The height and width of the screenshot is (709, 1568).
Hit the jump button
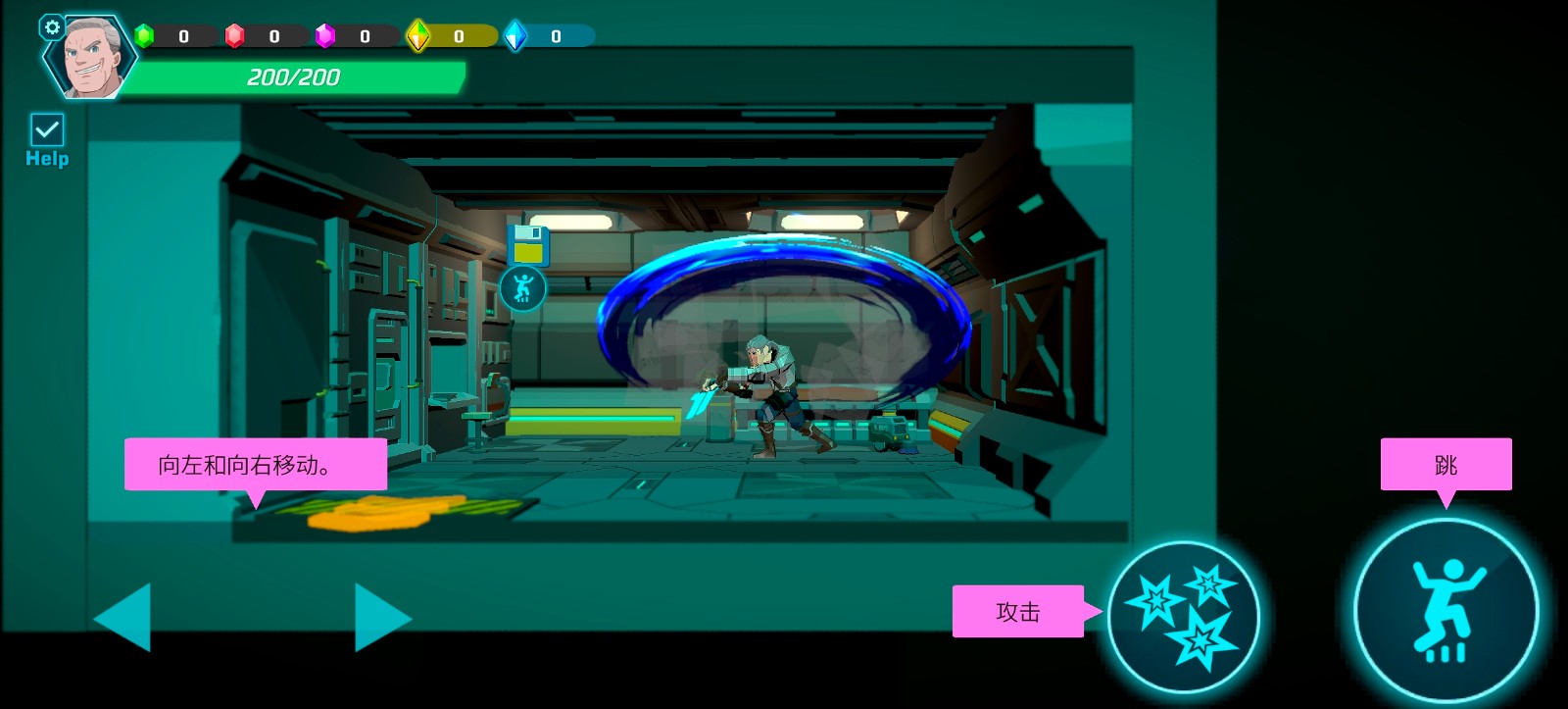[x=1445, y=609]
